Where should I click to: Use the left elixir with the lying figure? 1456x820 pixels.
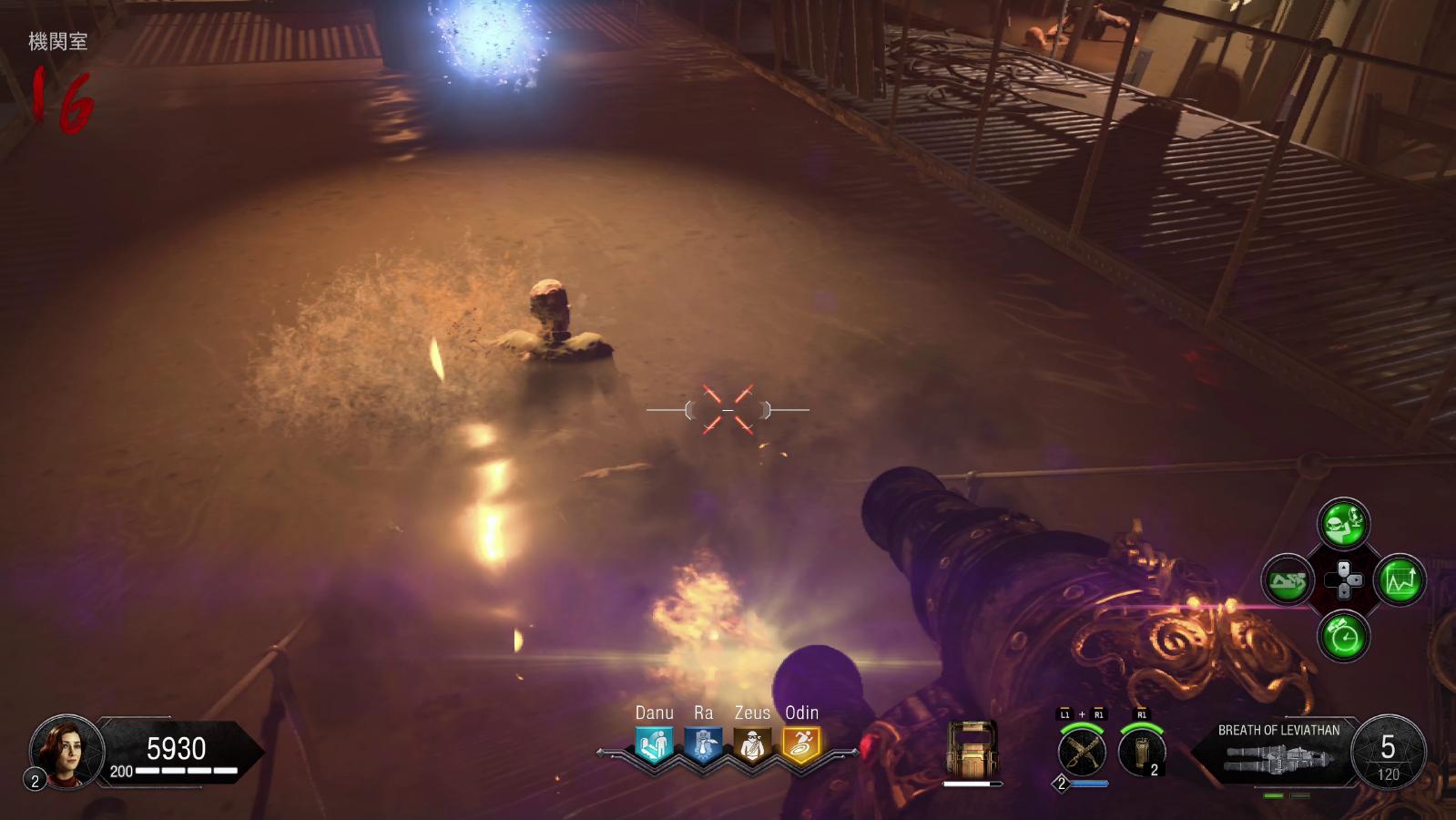pyautogui.click(x=1288, y=580)
